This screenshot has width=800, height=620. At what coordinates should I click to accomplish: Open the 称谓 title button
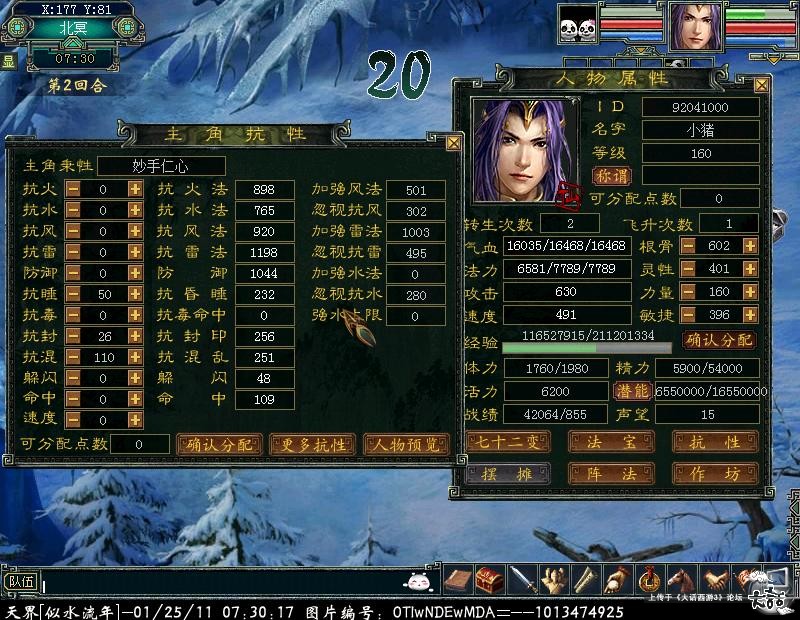[612, 175]
